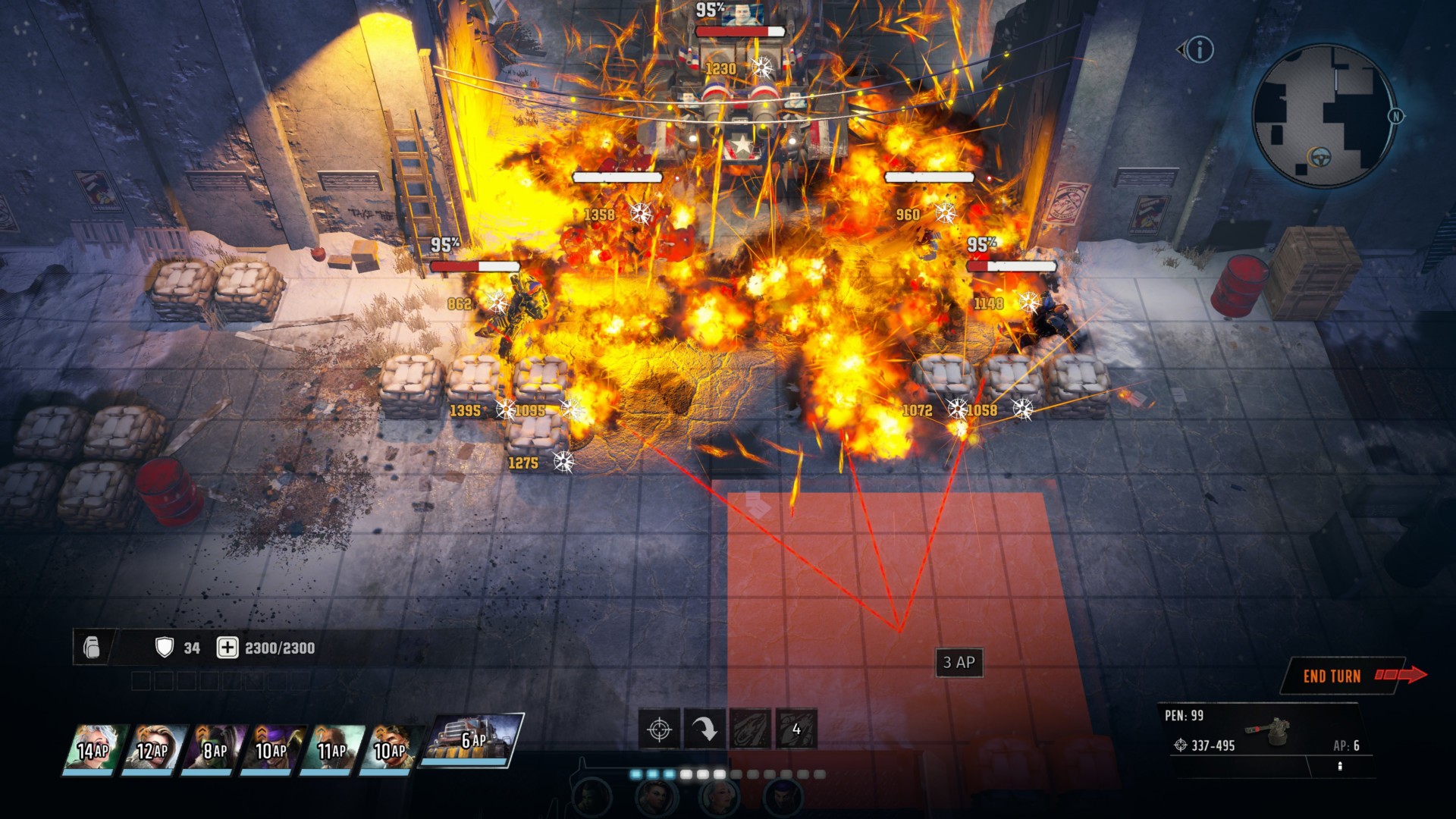The image size is (1456, 819).
Task: Select the bearded ranger with 11 AP
Action: pos(331,750)
